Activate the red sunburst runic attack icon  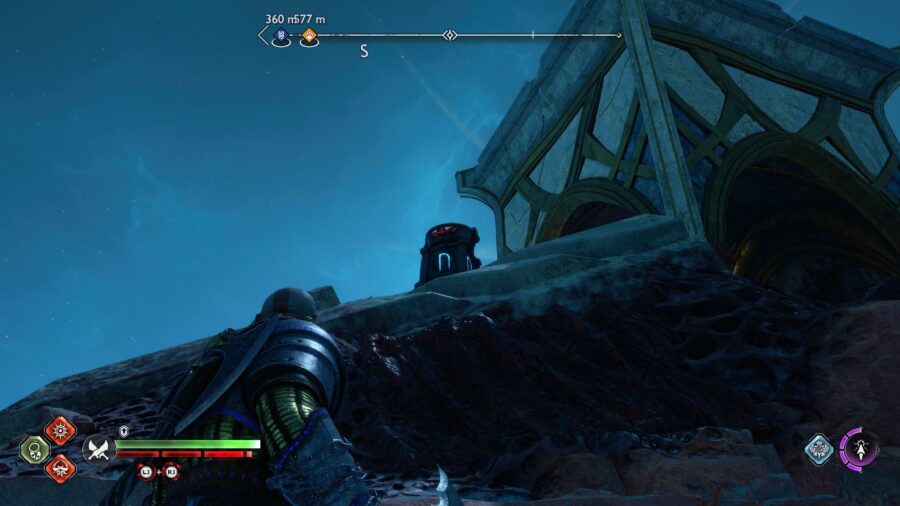pos(60,430)
